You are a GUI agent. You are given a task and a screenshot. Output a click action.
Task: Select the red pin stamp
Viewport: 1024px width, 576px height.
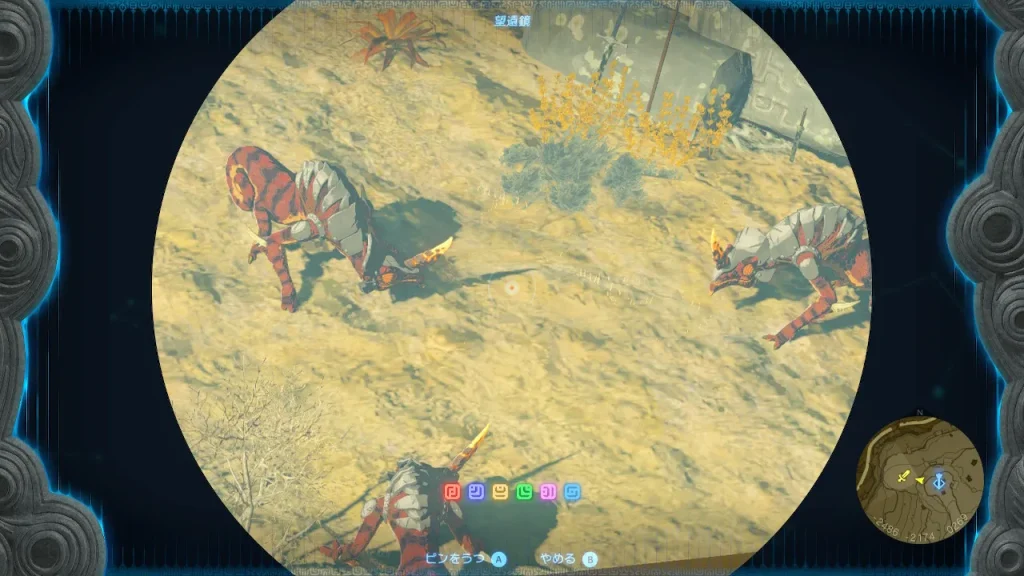pos(452,492)
